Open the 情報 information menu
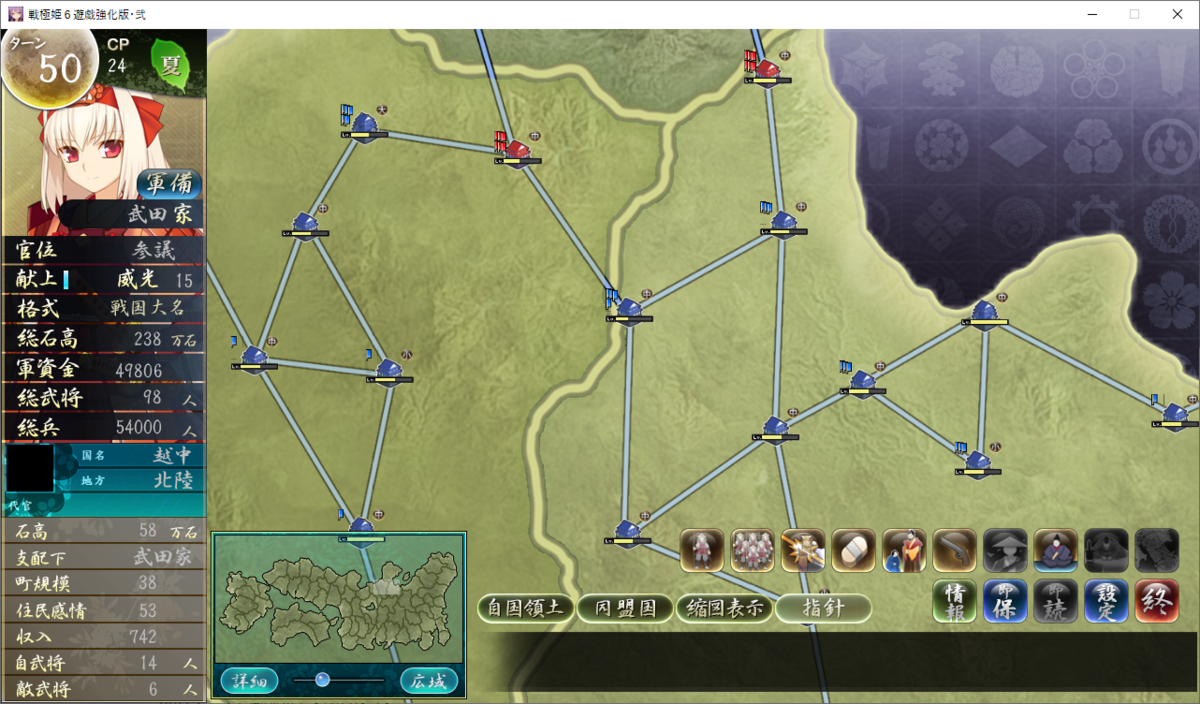The width and height of the screenshot is (1200, 704). (x=954, y=602)
